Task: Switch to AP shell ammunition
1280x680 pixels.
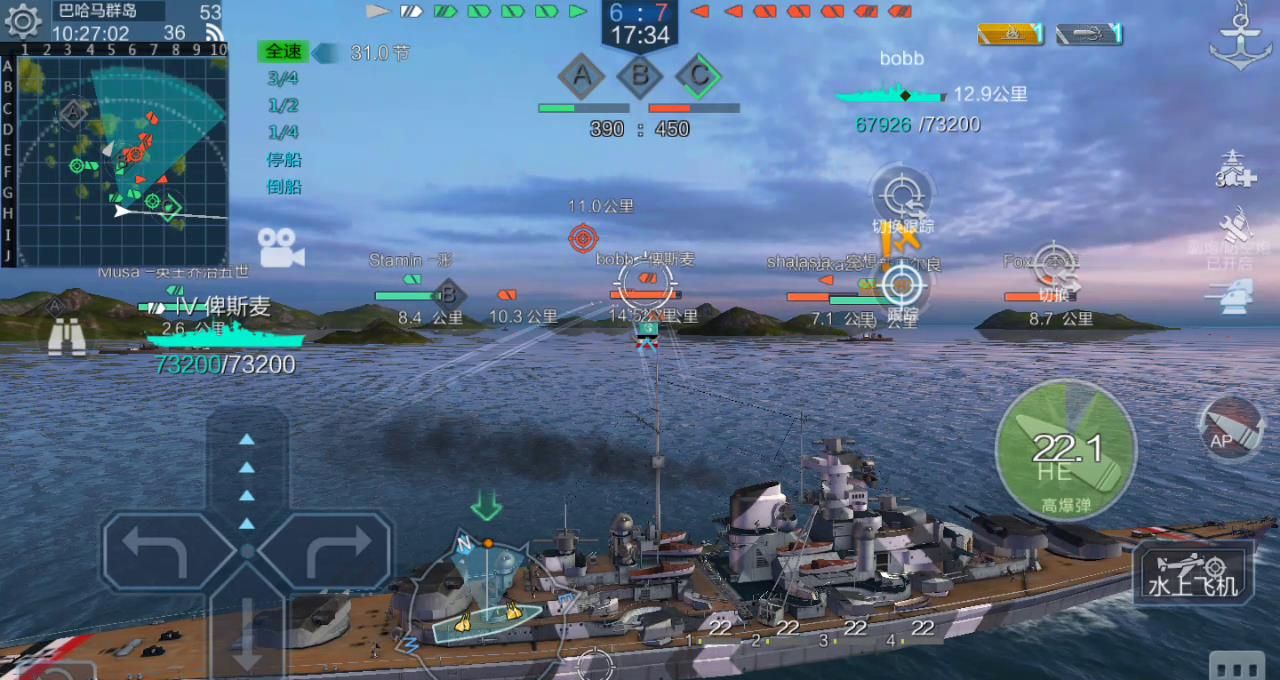Action: point(1230,428)
